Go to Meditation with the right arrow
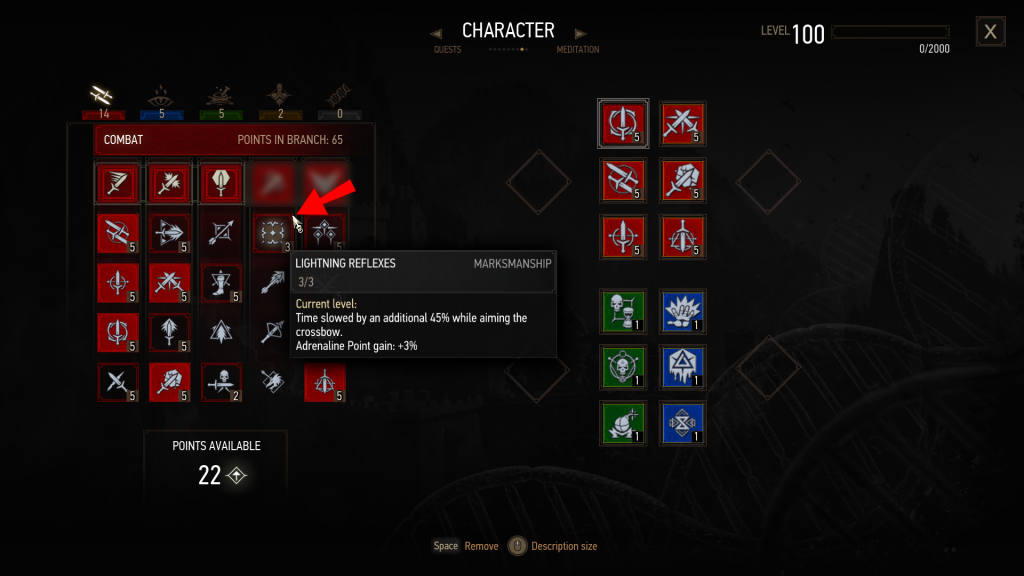 coord(581,34)
